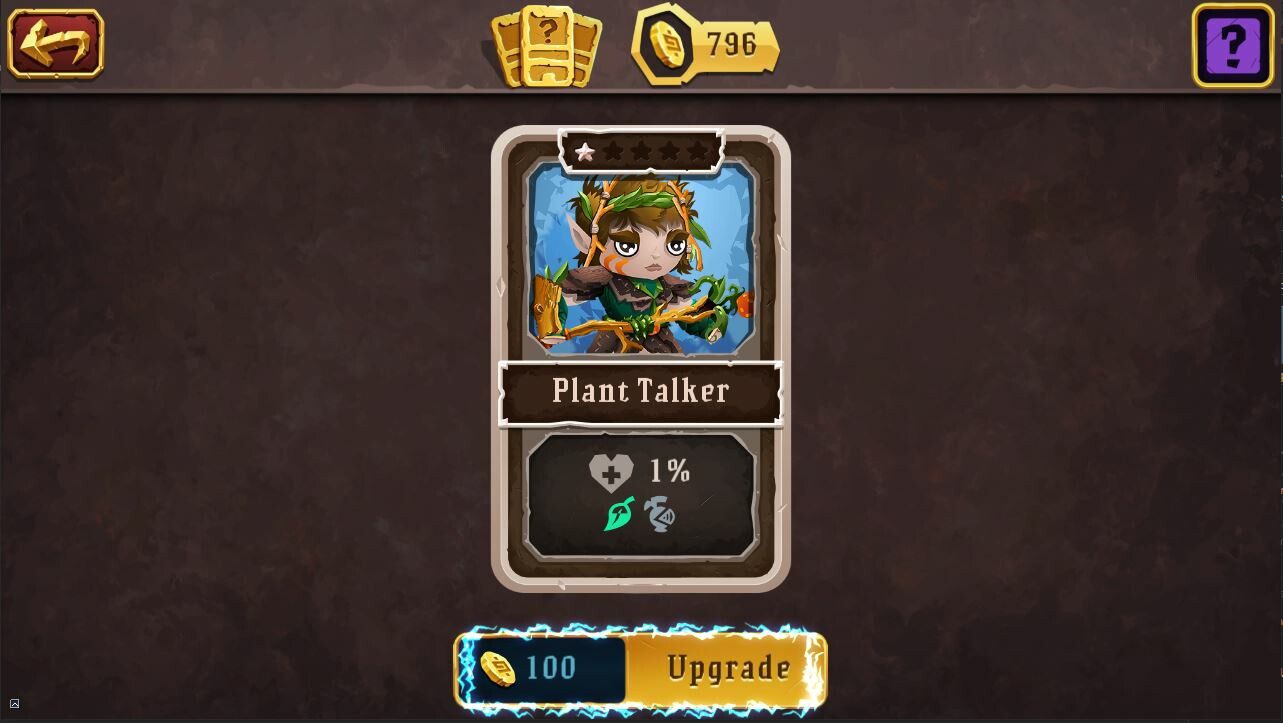The image size is (1283, 723).
Task: Open help via the purple question mark
Action: click(1232, 44)
